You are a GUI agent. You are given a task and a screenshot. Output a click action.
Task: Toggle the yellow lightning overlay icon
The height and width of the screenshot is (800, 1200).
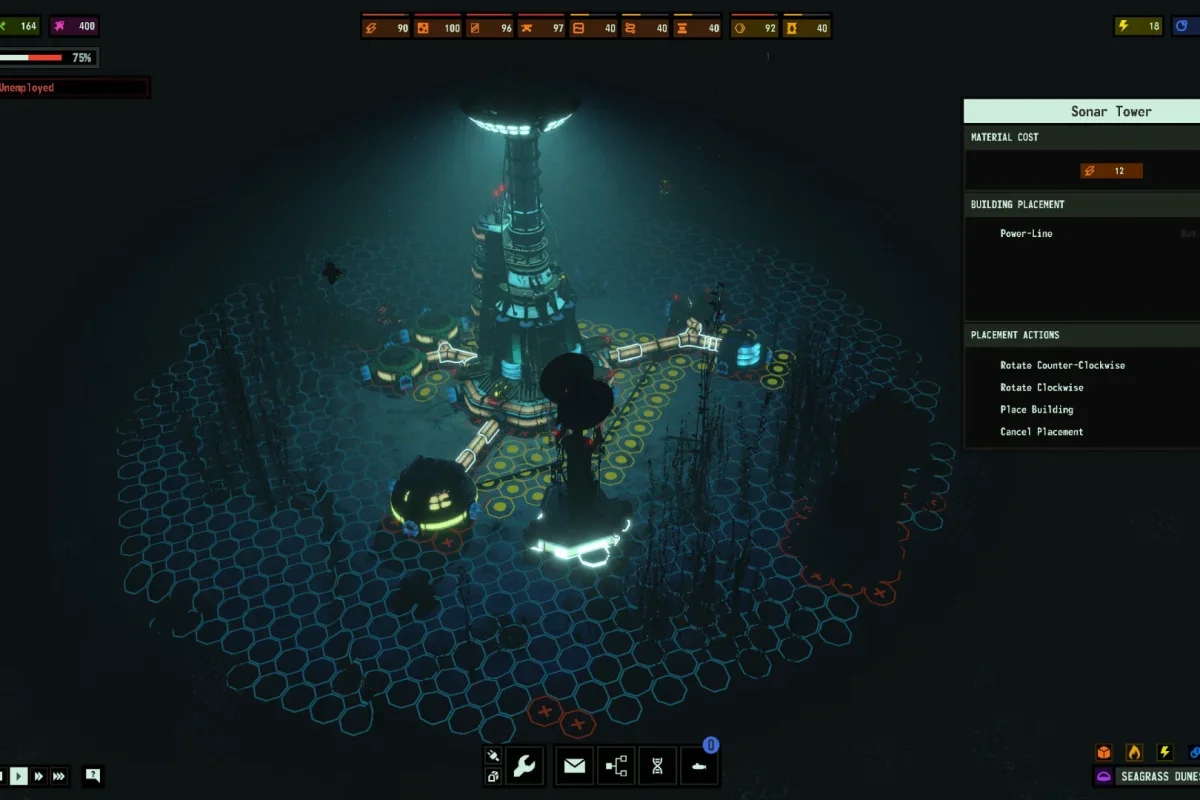click(1164, 752)
